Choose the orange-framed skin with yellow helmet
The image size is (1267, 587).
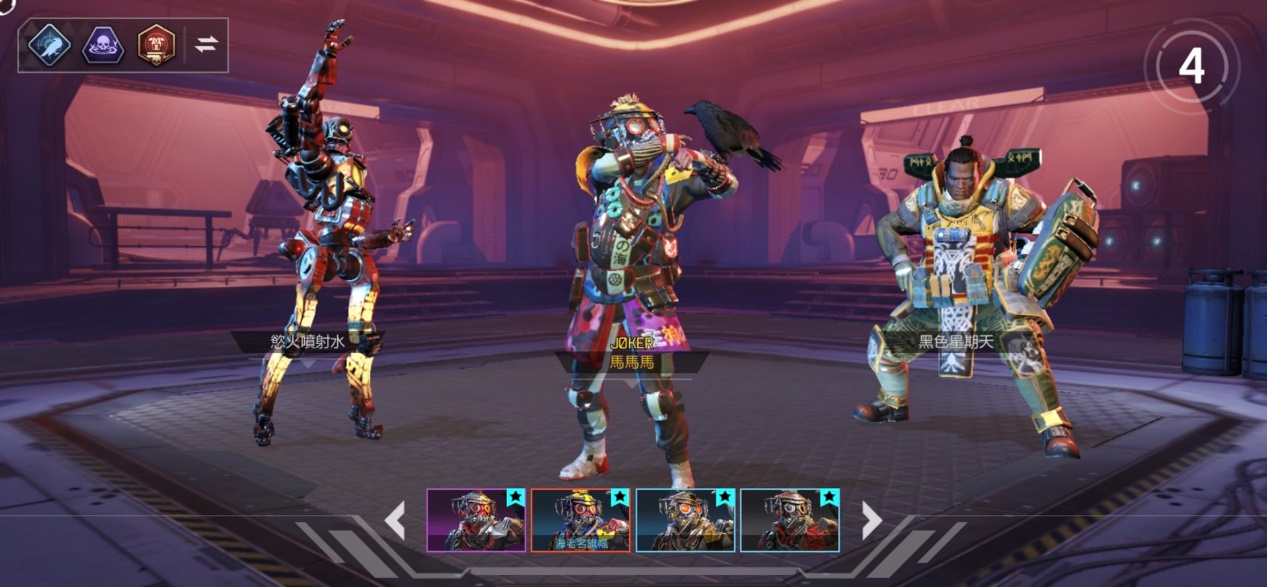pos(580,520)
